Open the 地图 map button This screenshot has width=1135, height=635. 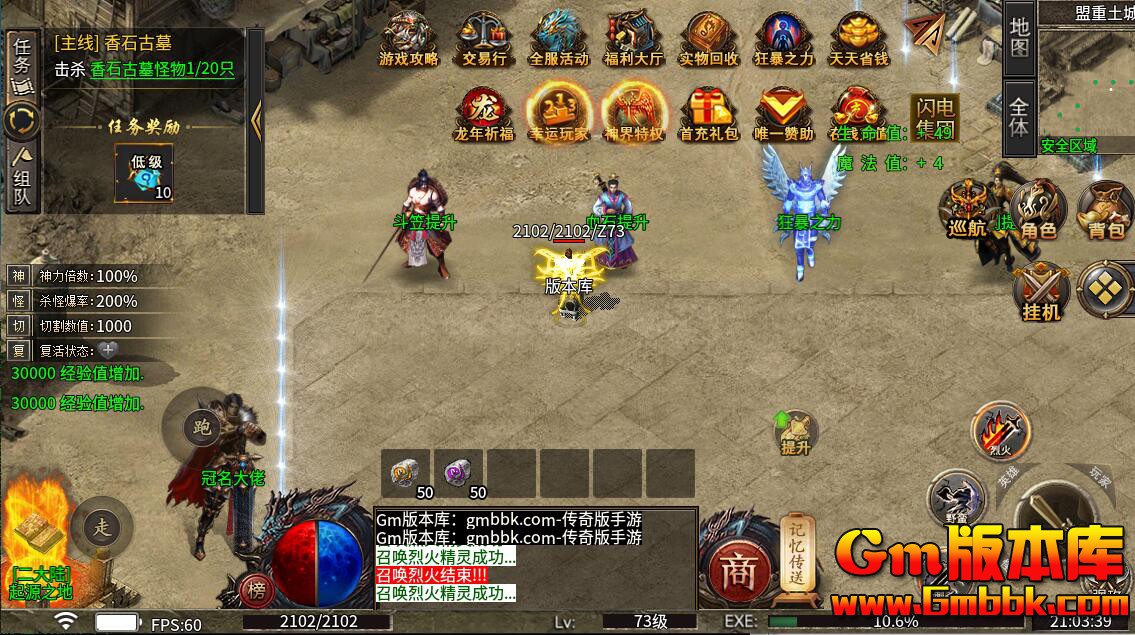click(1018, 37)
